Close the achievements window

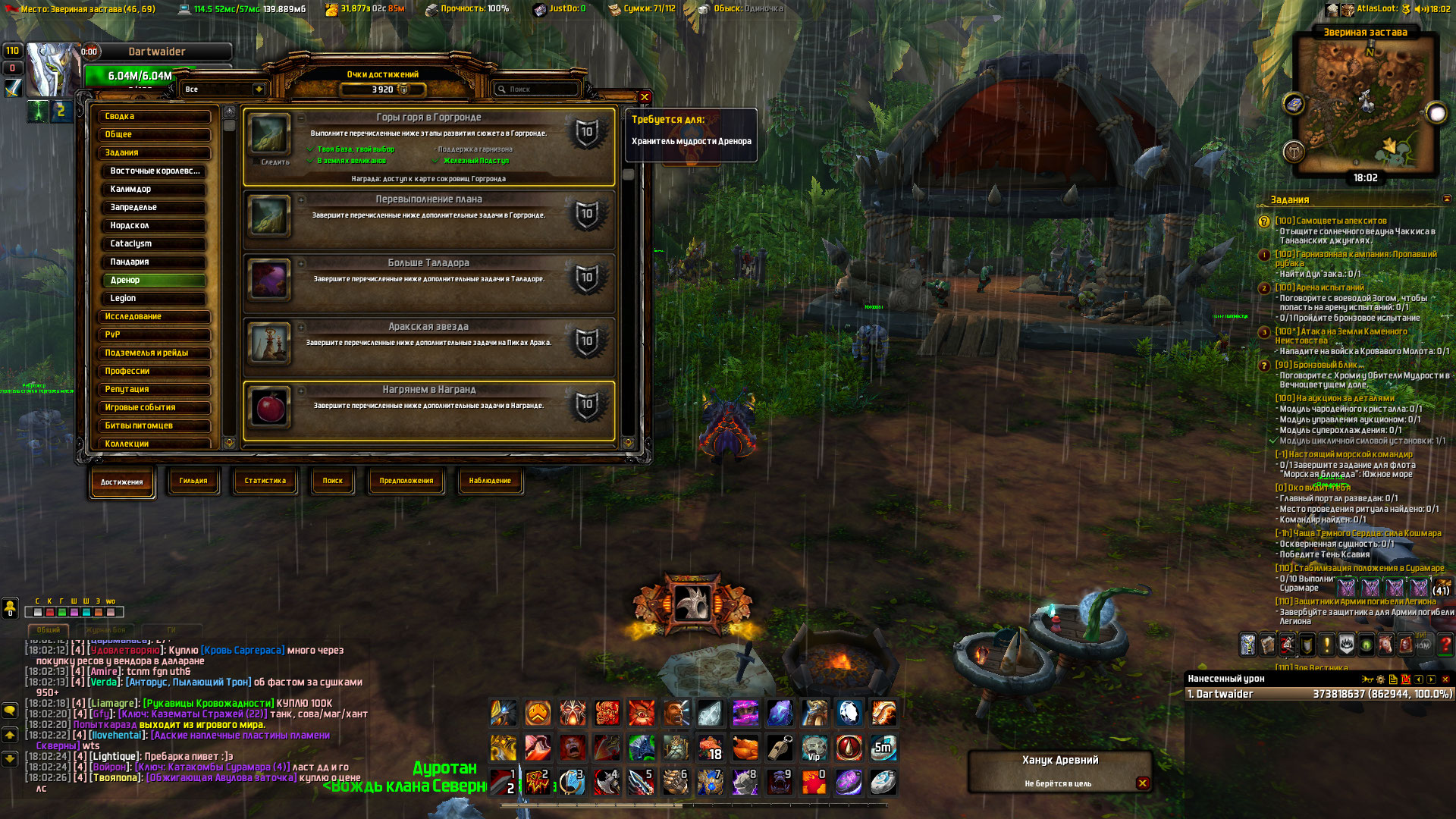tap(645, 97)
